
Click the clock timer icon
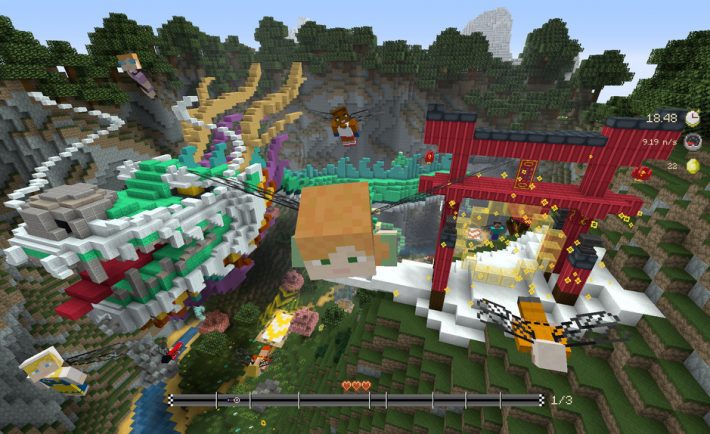click(x=692, y=118)
